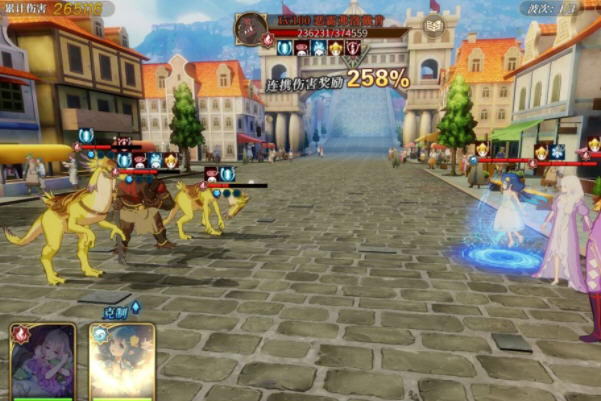
Task: Select the glowing blue-haired water character card
Action: point(121,362)
